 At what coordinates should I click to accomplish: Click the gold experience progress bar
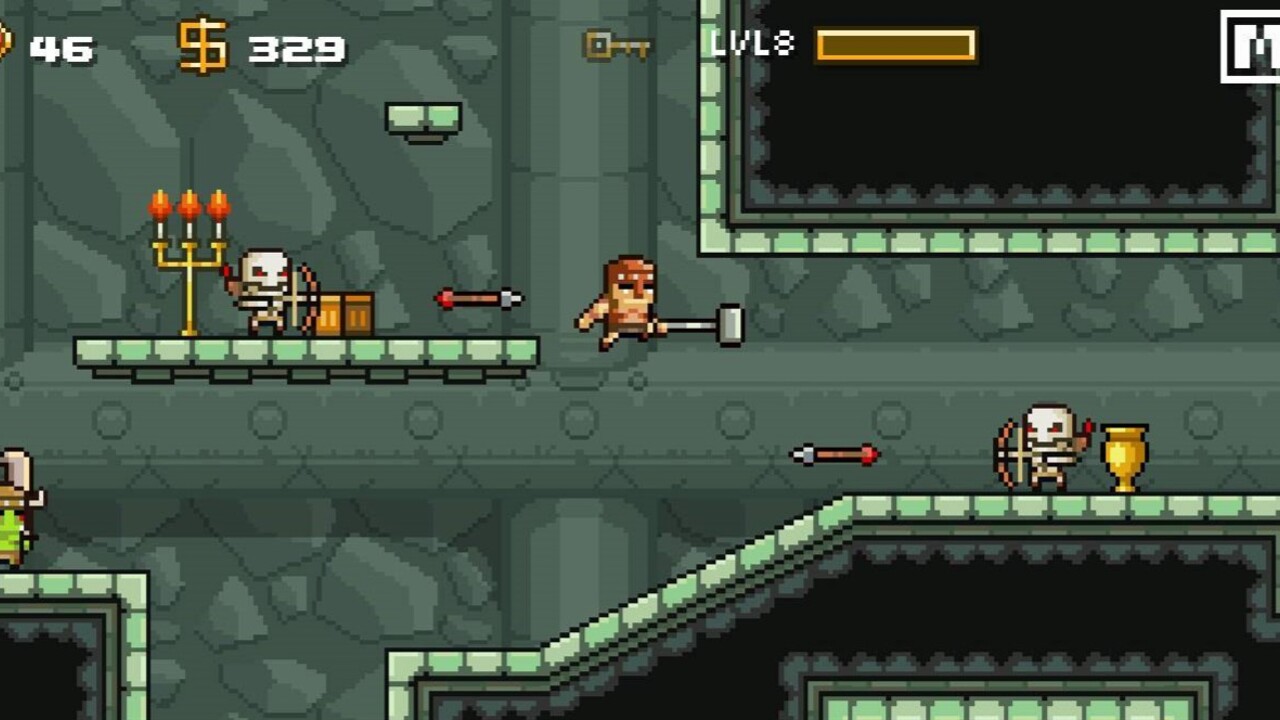[895, 44]
